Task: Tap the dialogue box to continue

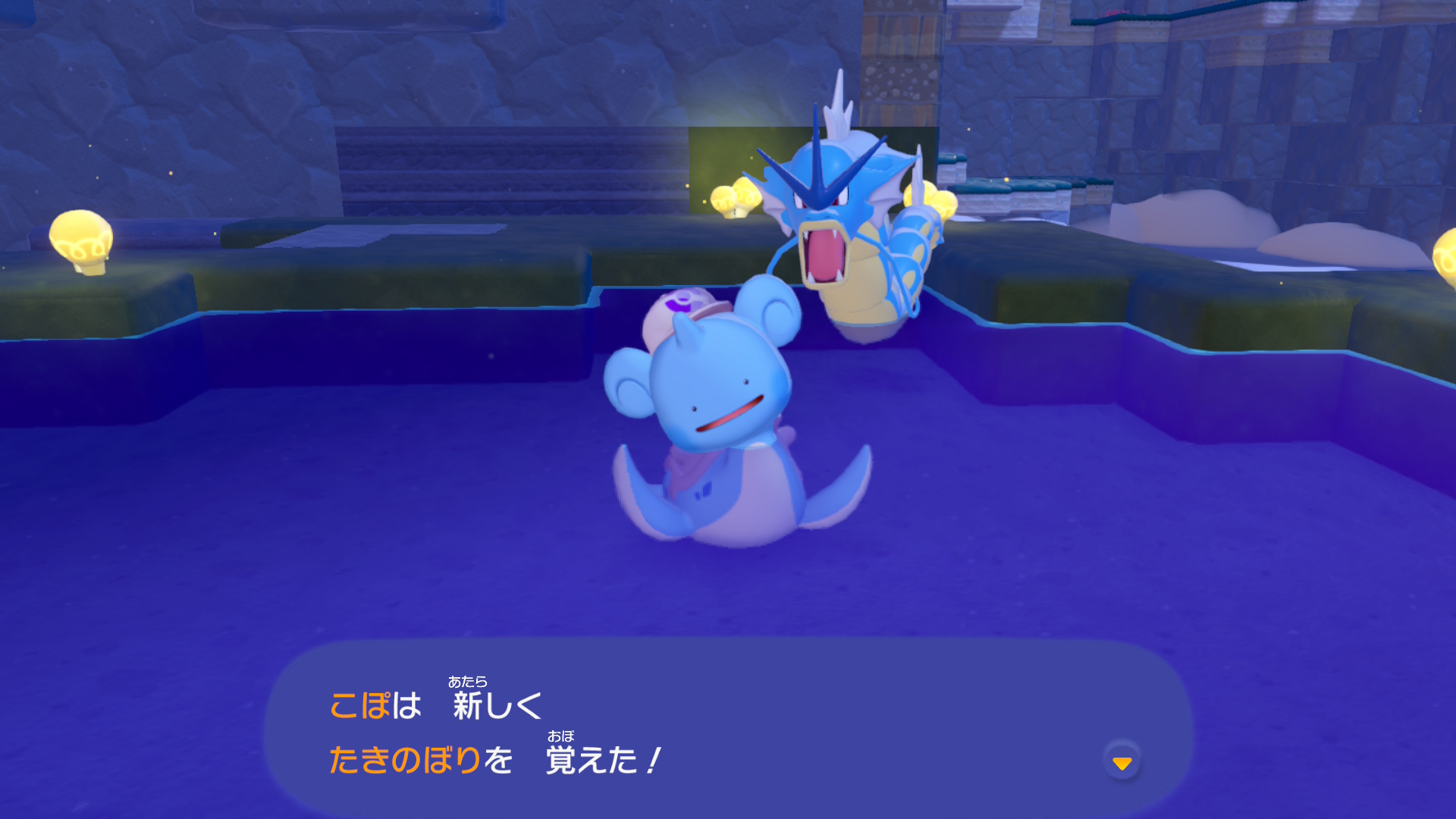Action: pos(728,728)
